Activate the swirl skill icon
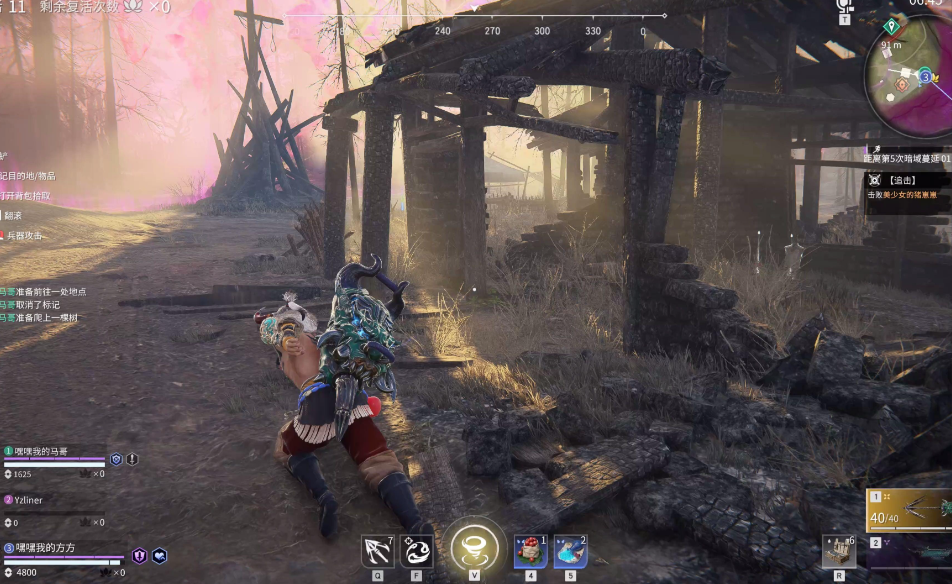 (416, 549)
